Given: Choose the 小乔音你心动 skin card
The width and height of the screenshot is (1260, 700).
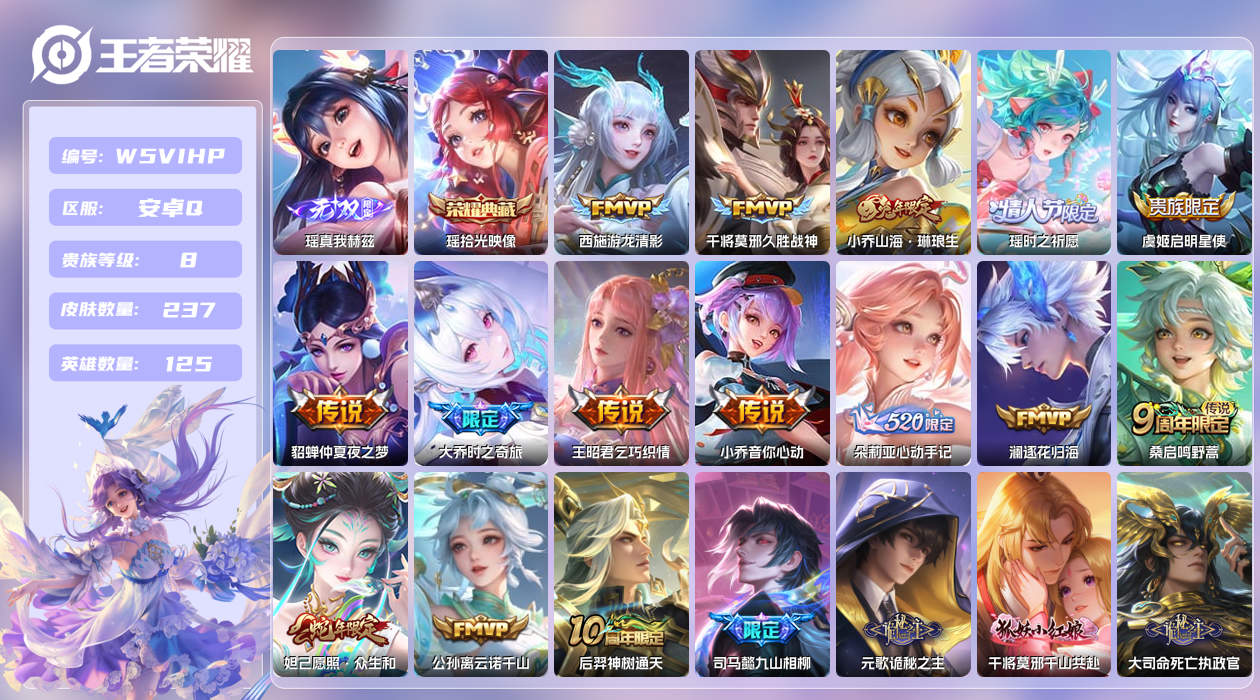Looking at the screenshot, I should pyautogui.click(x=762, y=363).
